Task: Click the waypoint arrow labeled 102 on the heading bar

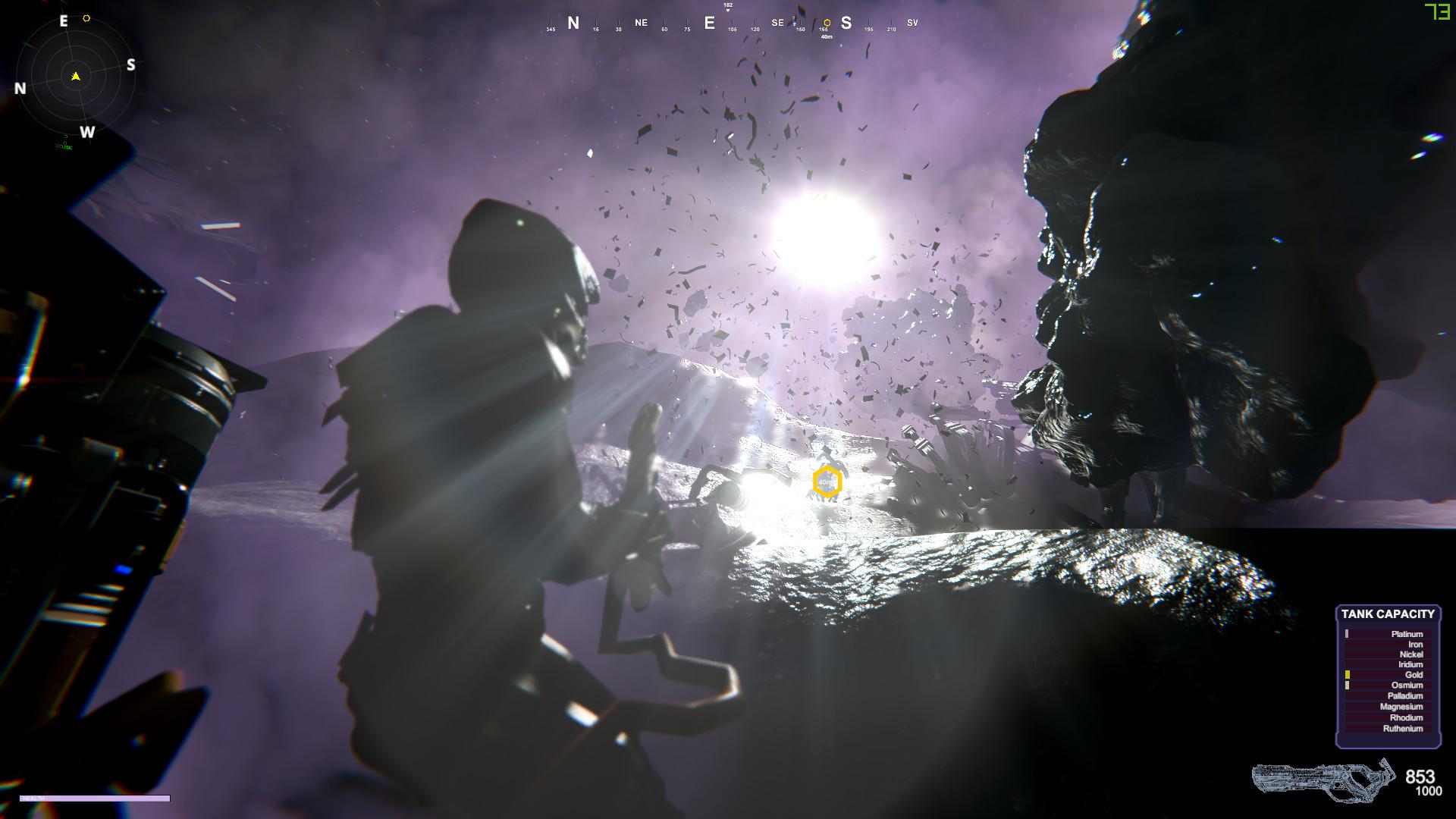Action: [726, 6]
